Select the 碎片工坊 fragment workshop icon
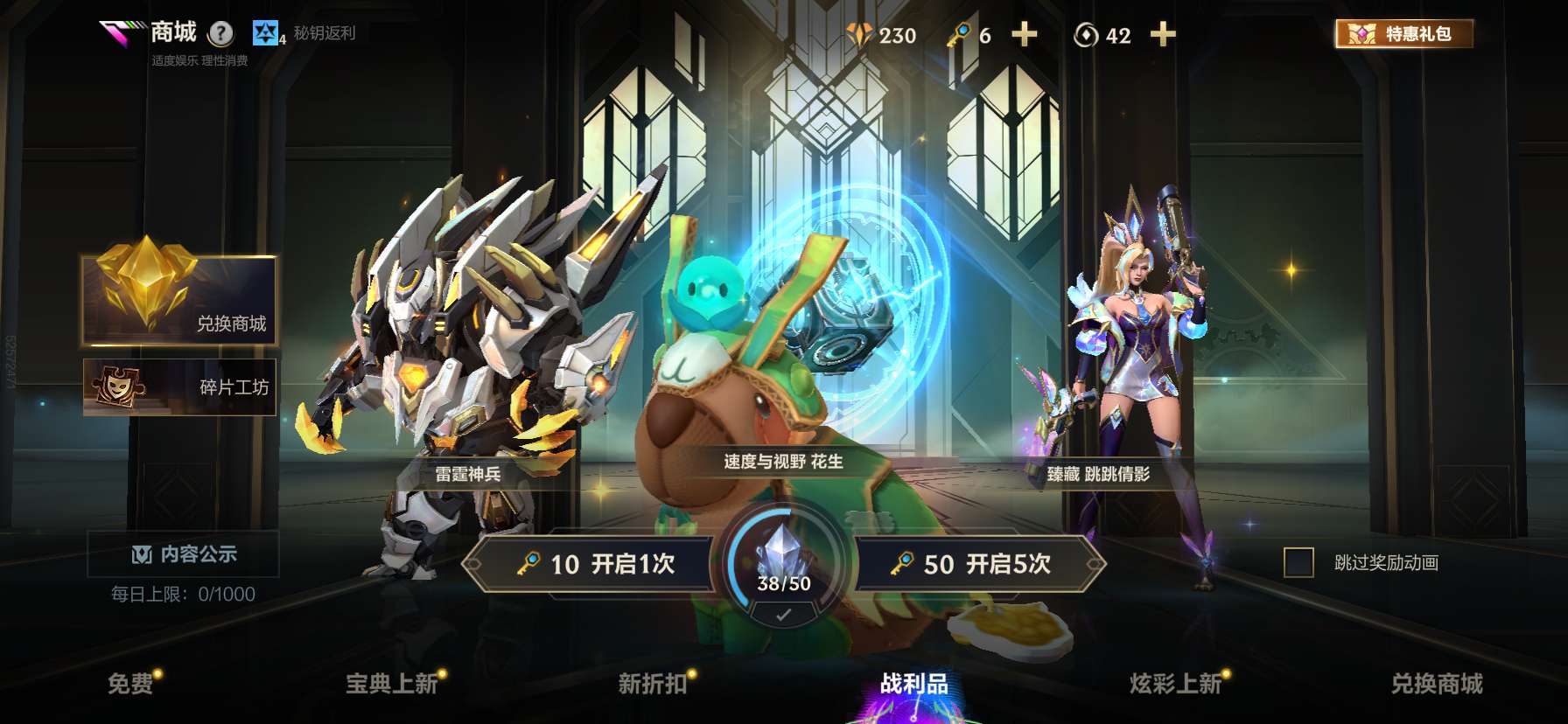 point(117,386)
